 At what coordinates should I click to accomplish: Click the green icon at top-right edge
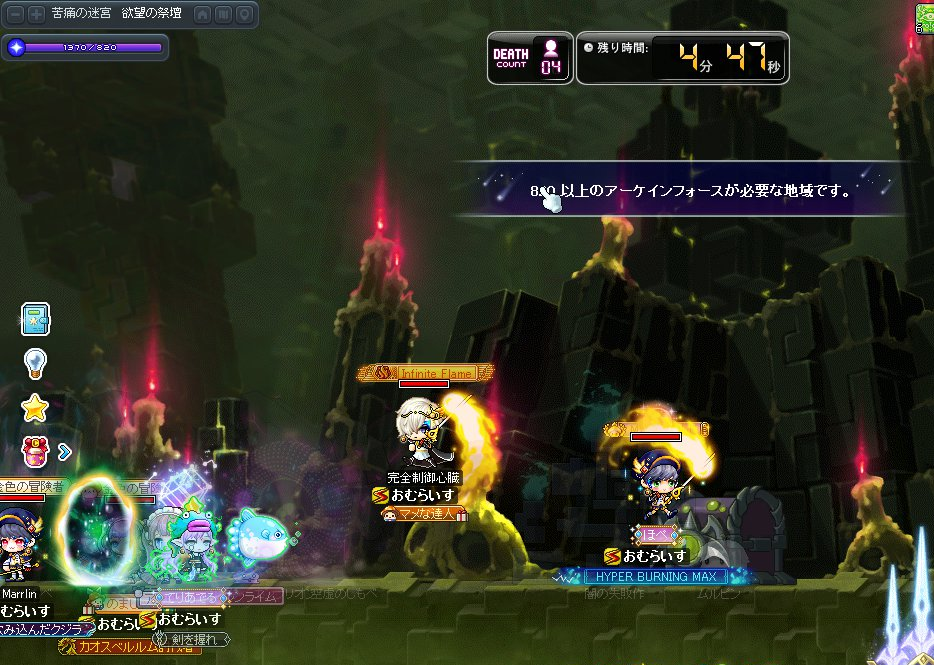tap(926, 16)
